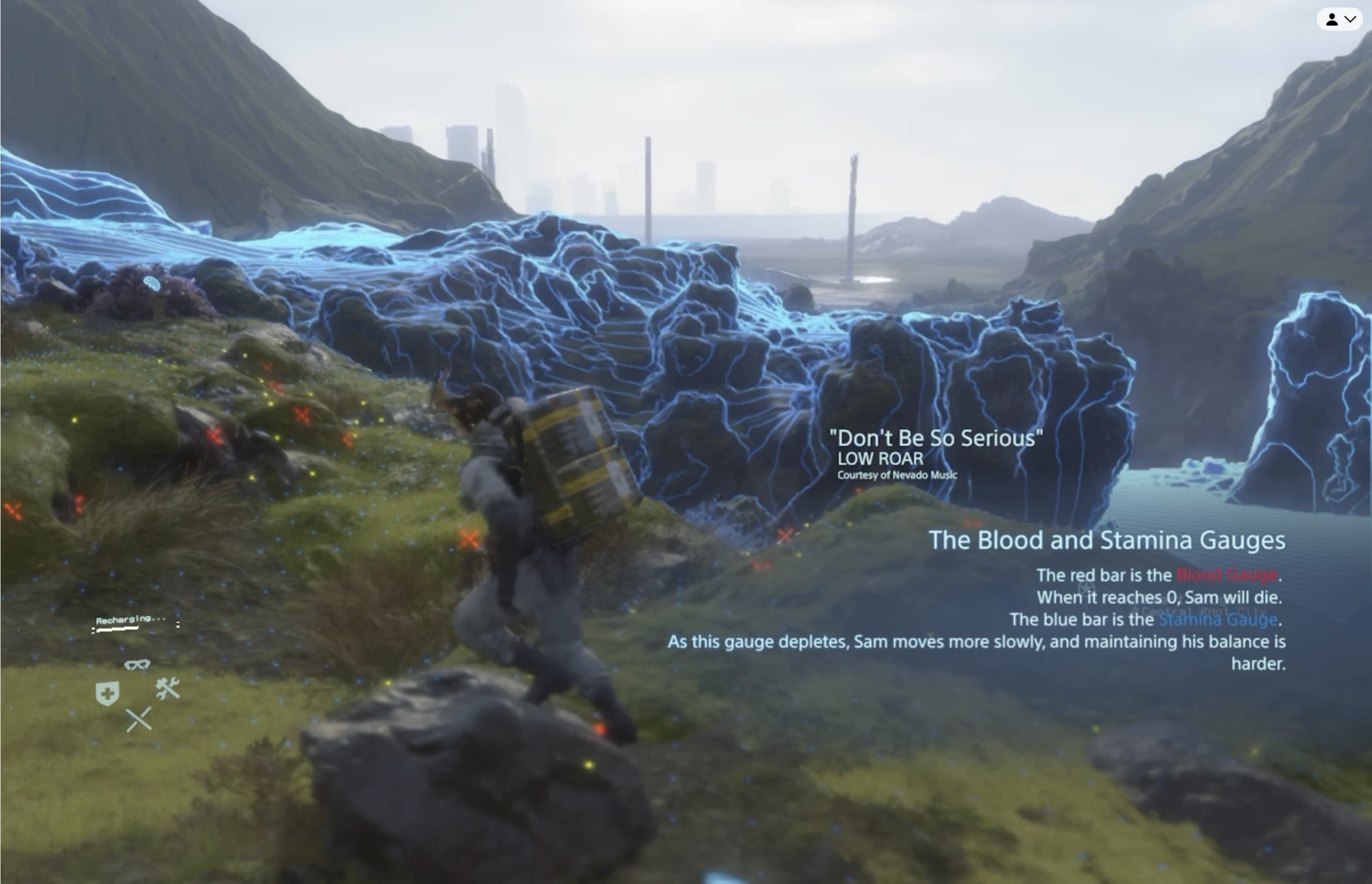Open the crossed tools icon
The height and width of the screenshot is (884, 1372).
[168, 688]
